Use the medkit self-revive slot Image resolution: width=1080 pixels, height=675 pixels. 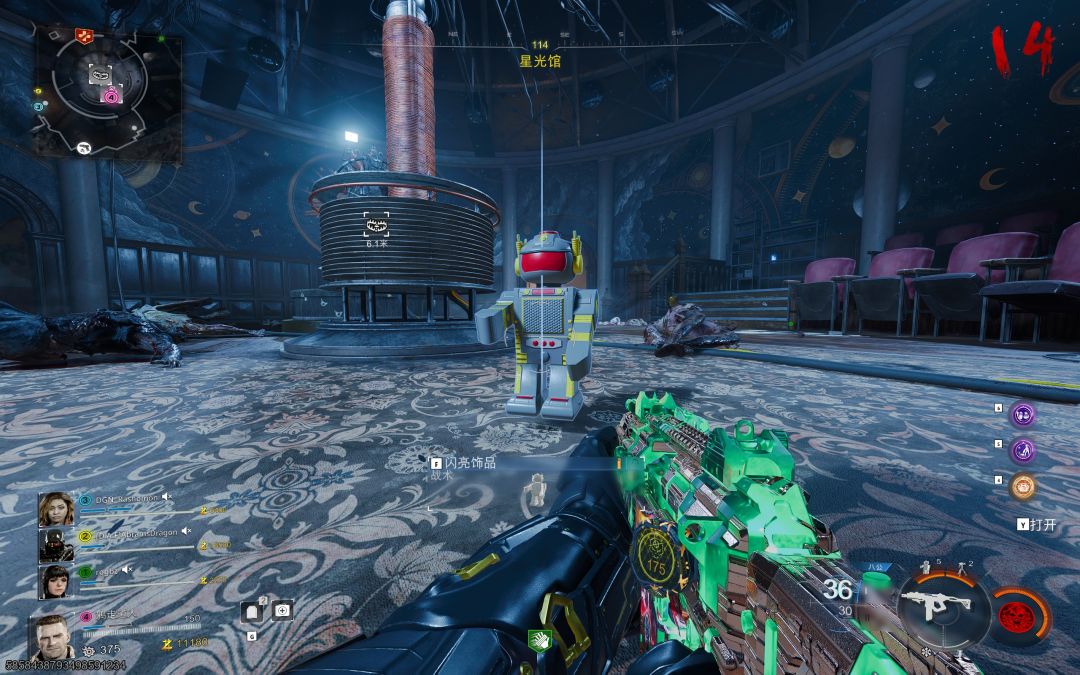tap(283, 609)
